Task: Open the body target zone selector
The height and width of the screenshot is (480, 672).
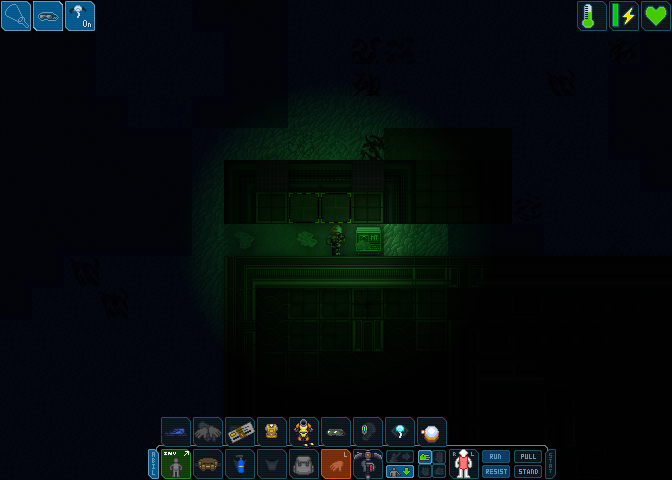Action: coord(463,464)
